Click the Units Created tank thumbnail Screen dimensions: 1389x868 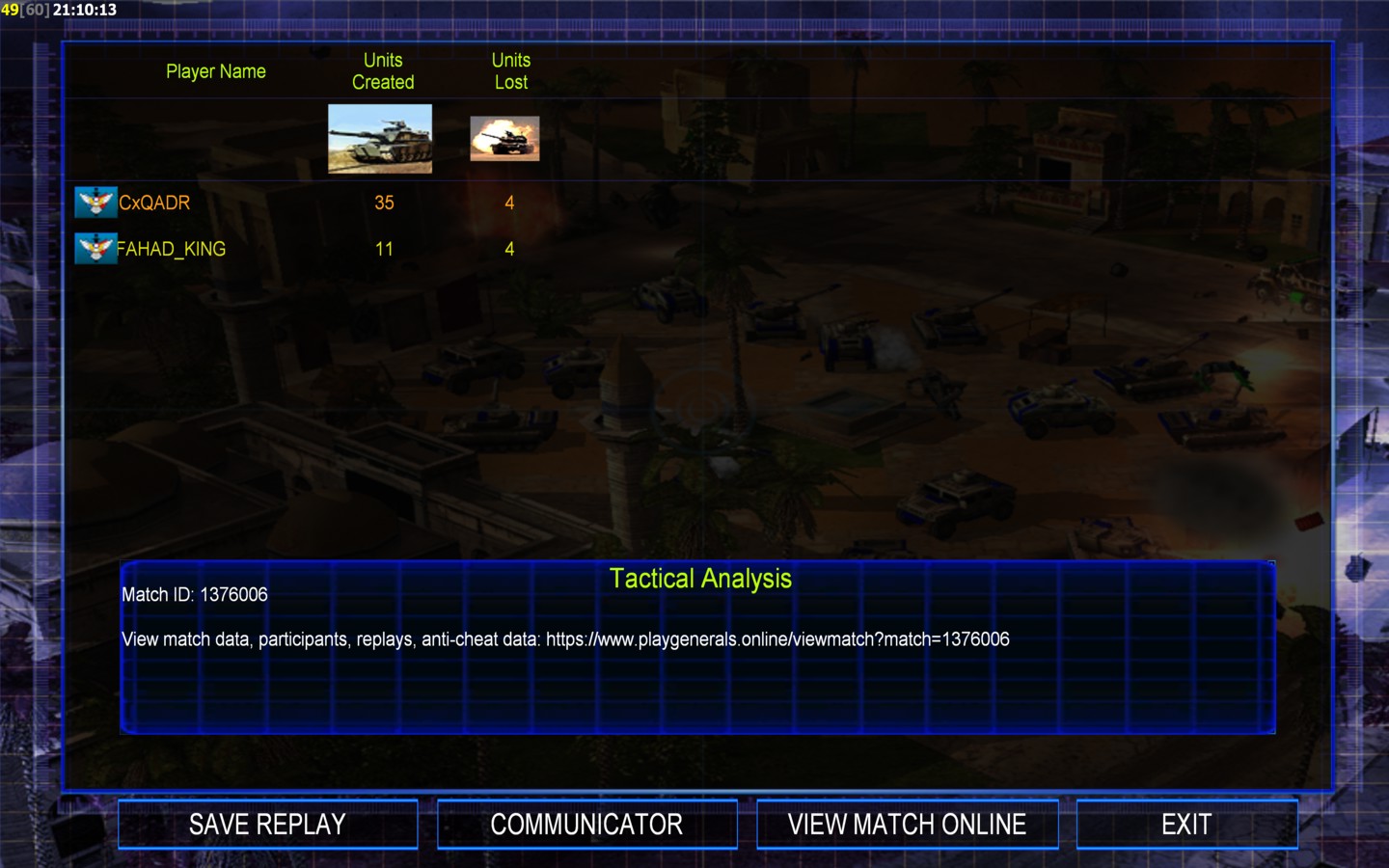380,139
